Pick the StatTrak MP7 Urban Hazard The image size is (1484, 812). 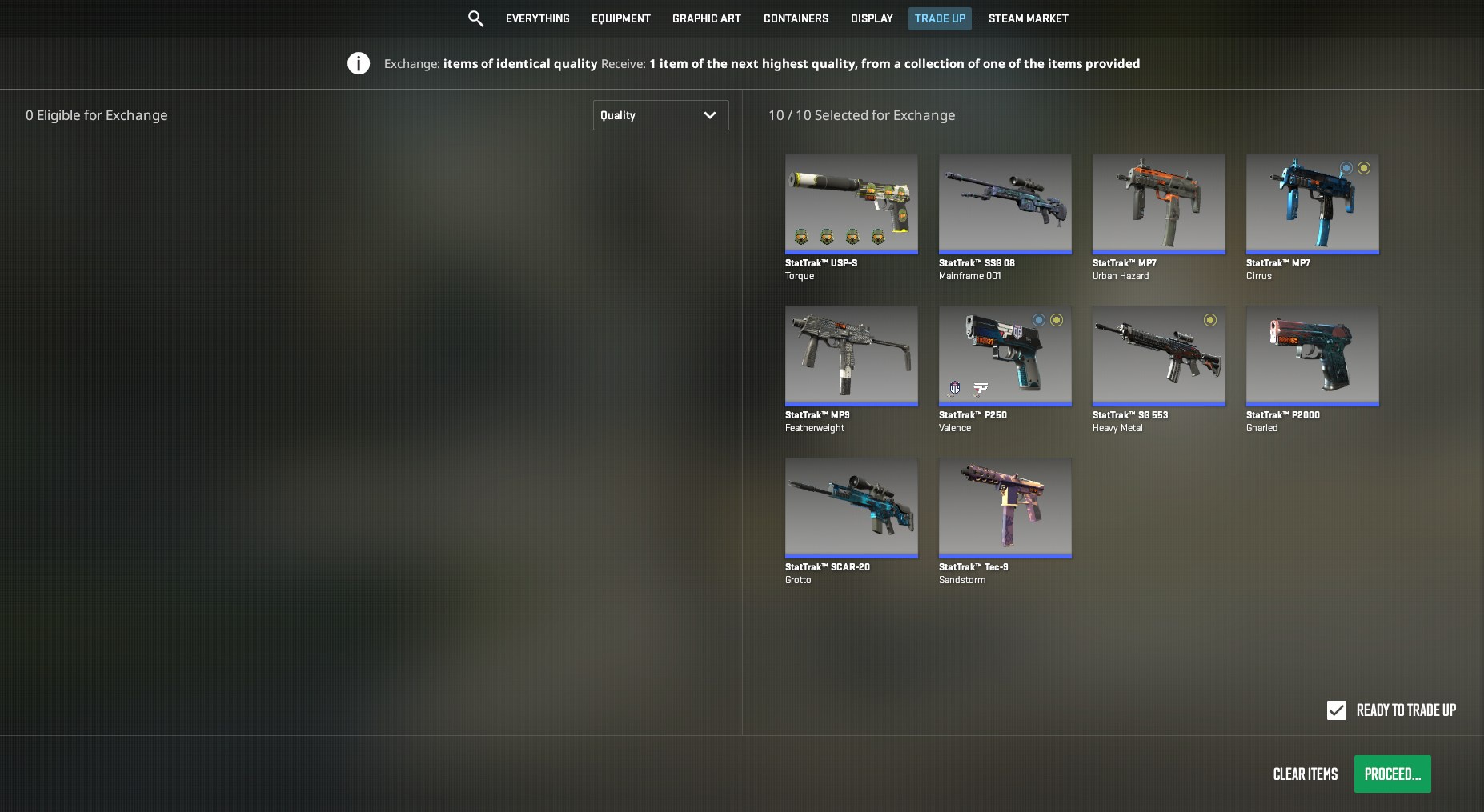coord(1158,204)
